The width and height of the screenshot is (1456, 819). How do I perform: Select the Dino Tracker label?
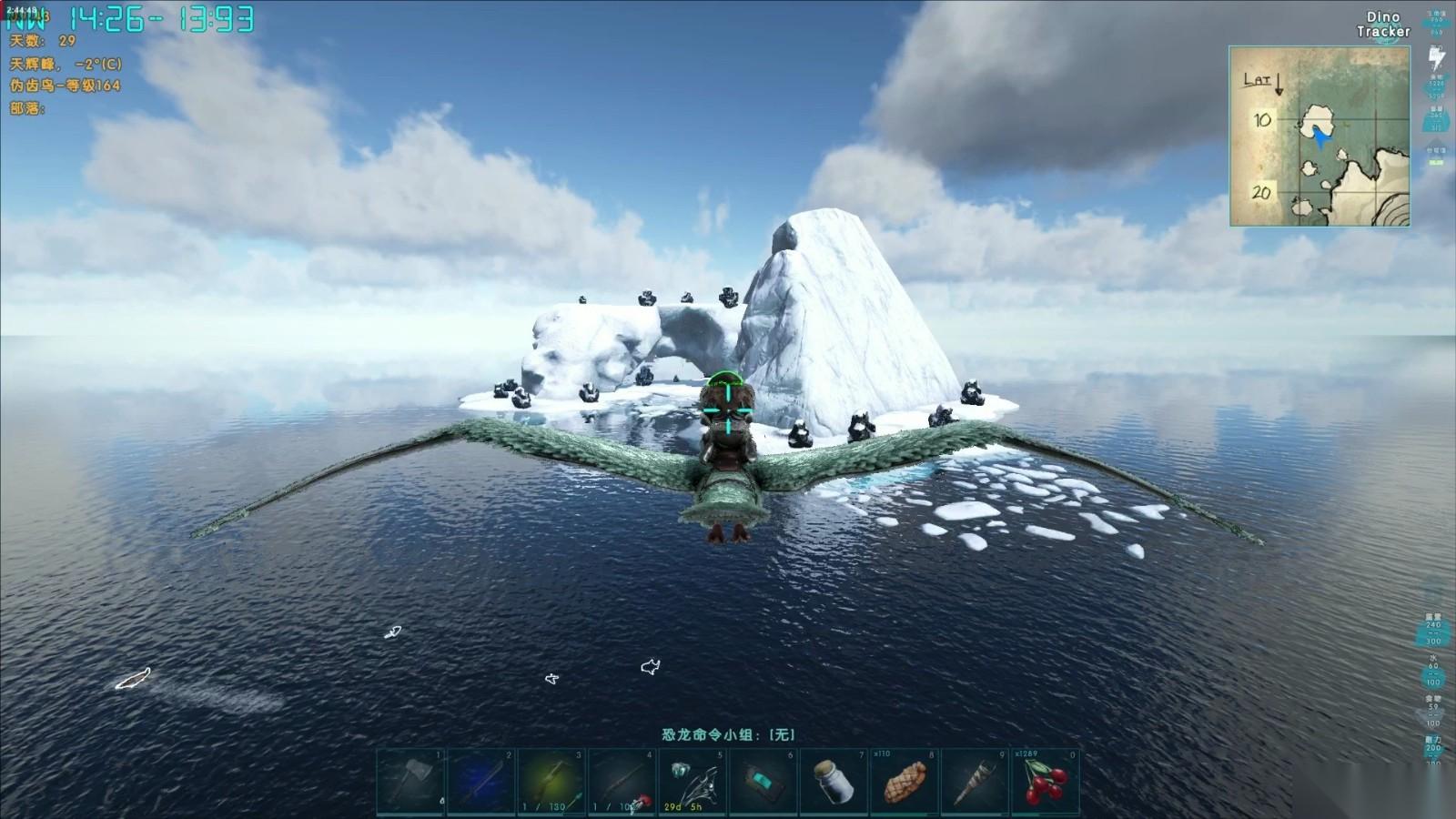[x=1383, y=25]
